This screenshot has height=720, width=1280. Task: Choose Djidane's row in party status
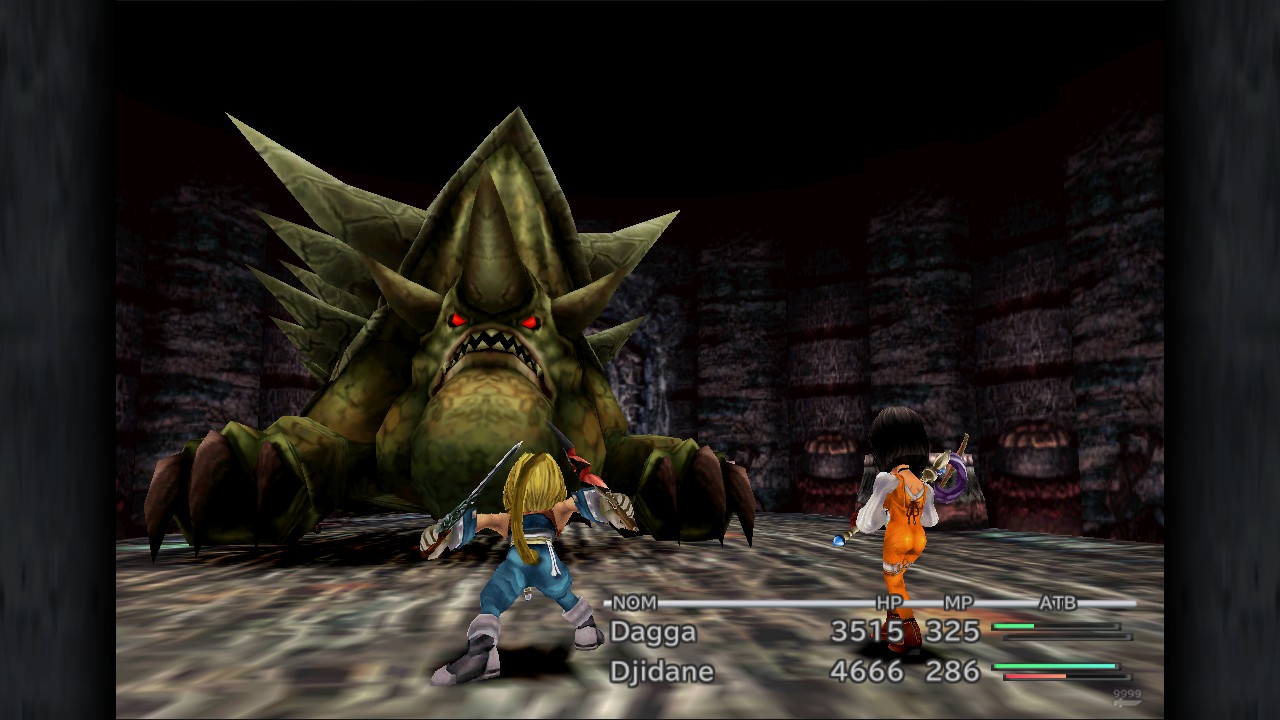(x=662, y=671)
